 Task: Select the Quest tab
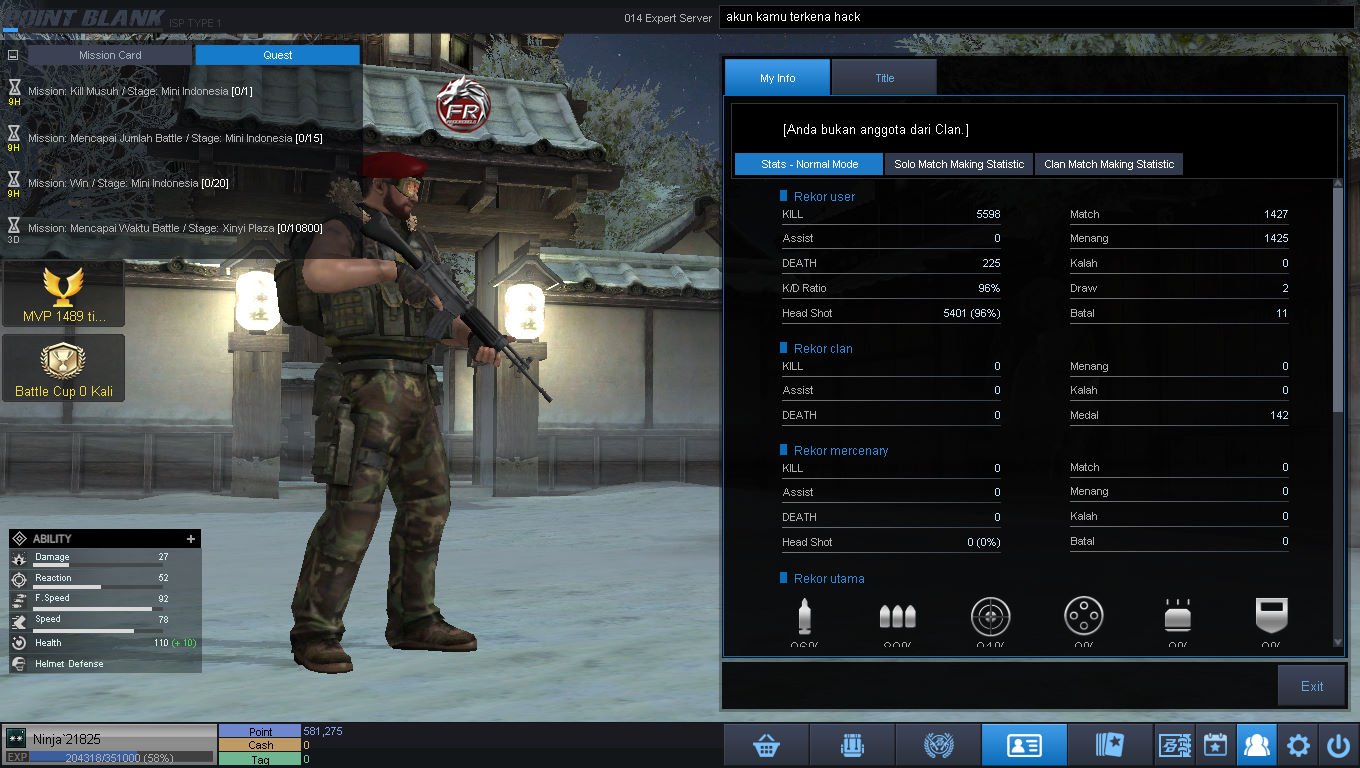click(x=277, y=55)
